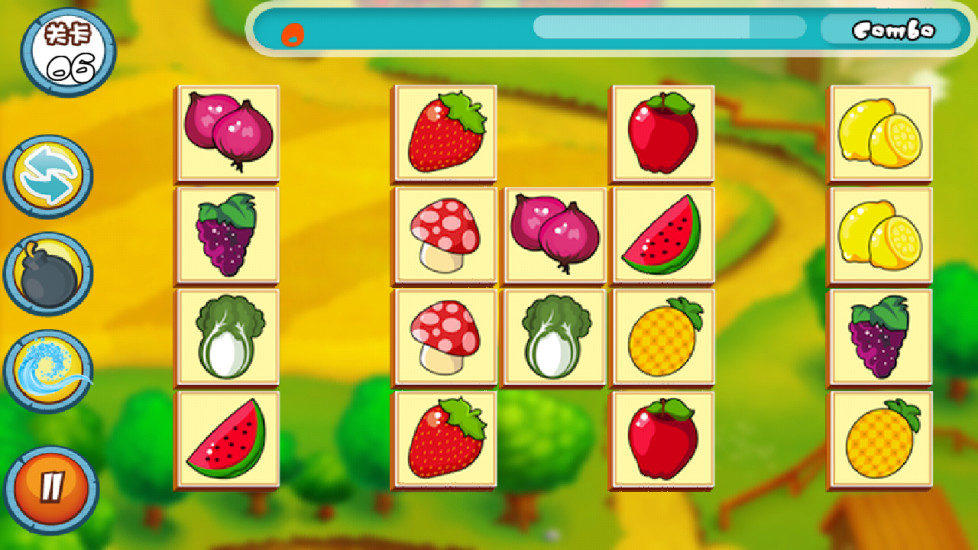Activate the bomb power-up

point(48,274)
